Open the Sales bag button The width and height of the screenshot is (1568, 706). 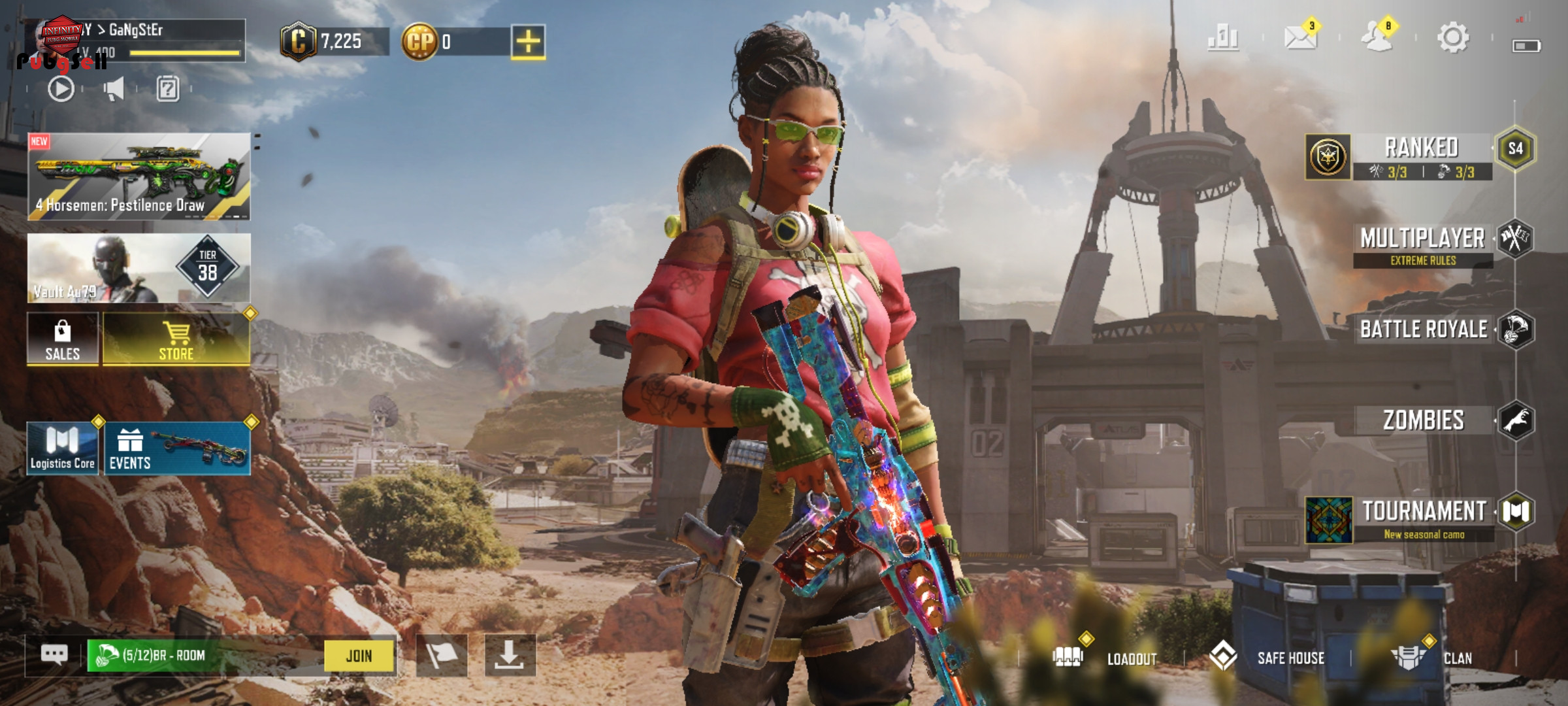pyautogui.click(x=63, y=339)
